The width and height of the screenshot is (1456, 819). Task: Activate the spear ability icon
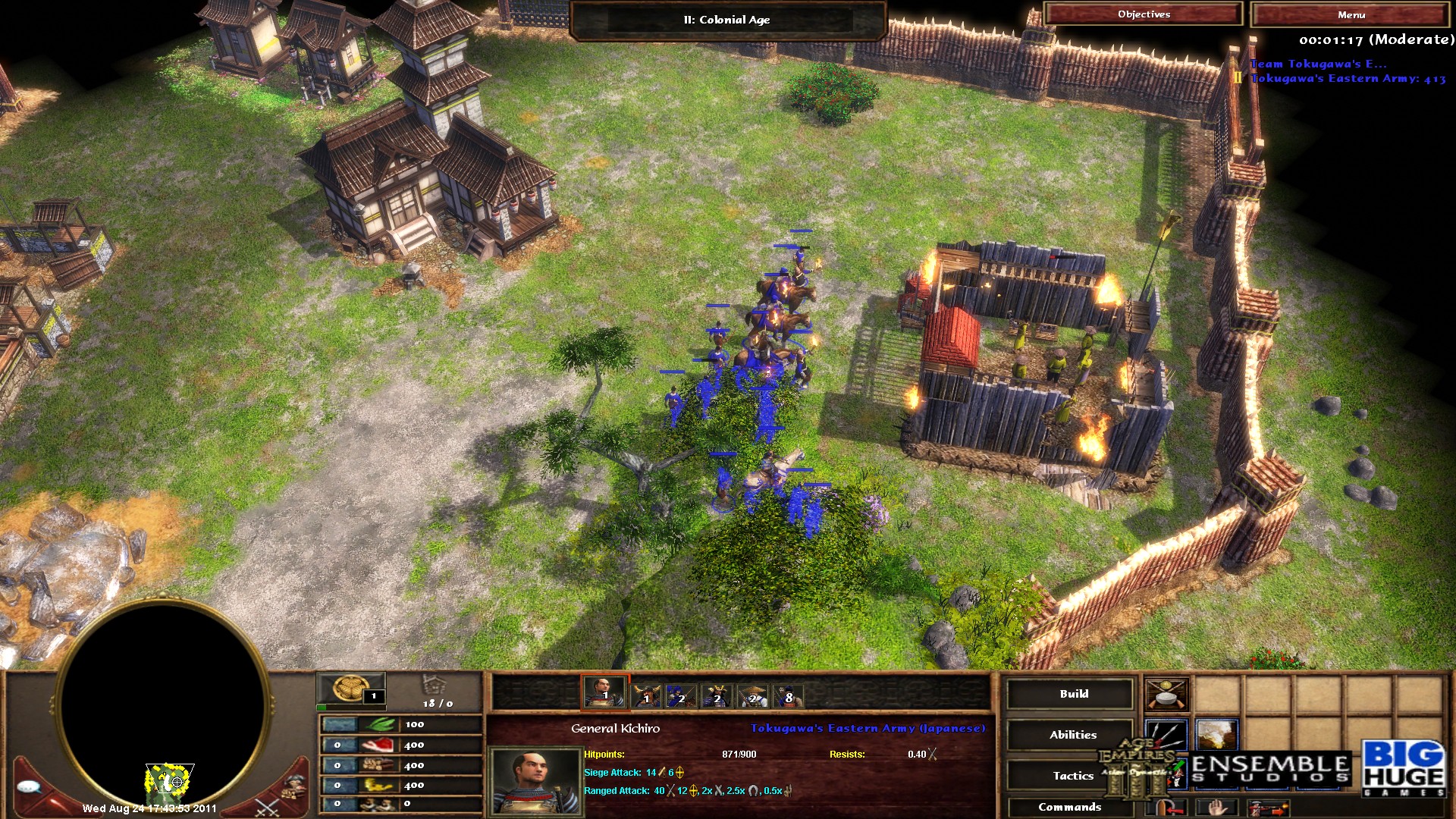1166,735
